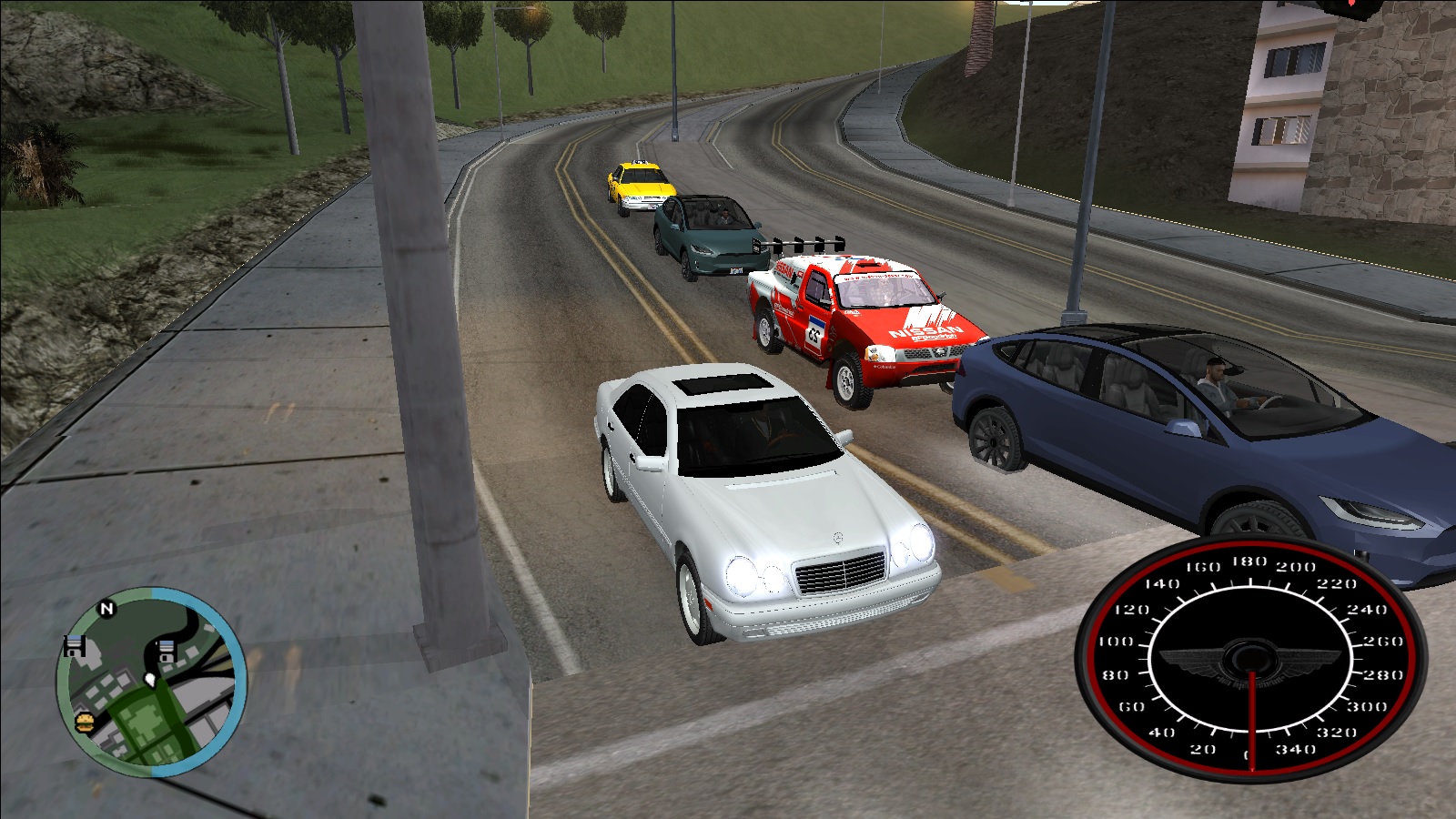Choose the save disk marker nearest the player arrow
This screenshot has height=819, width=1456.
tap(167, 652)
